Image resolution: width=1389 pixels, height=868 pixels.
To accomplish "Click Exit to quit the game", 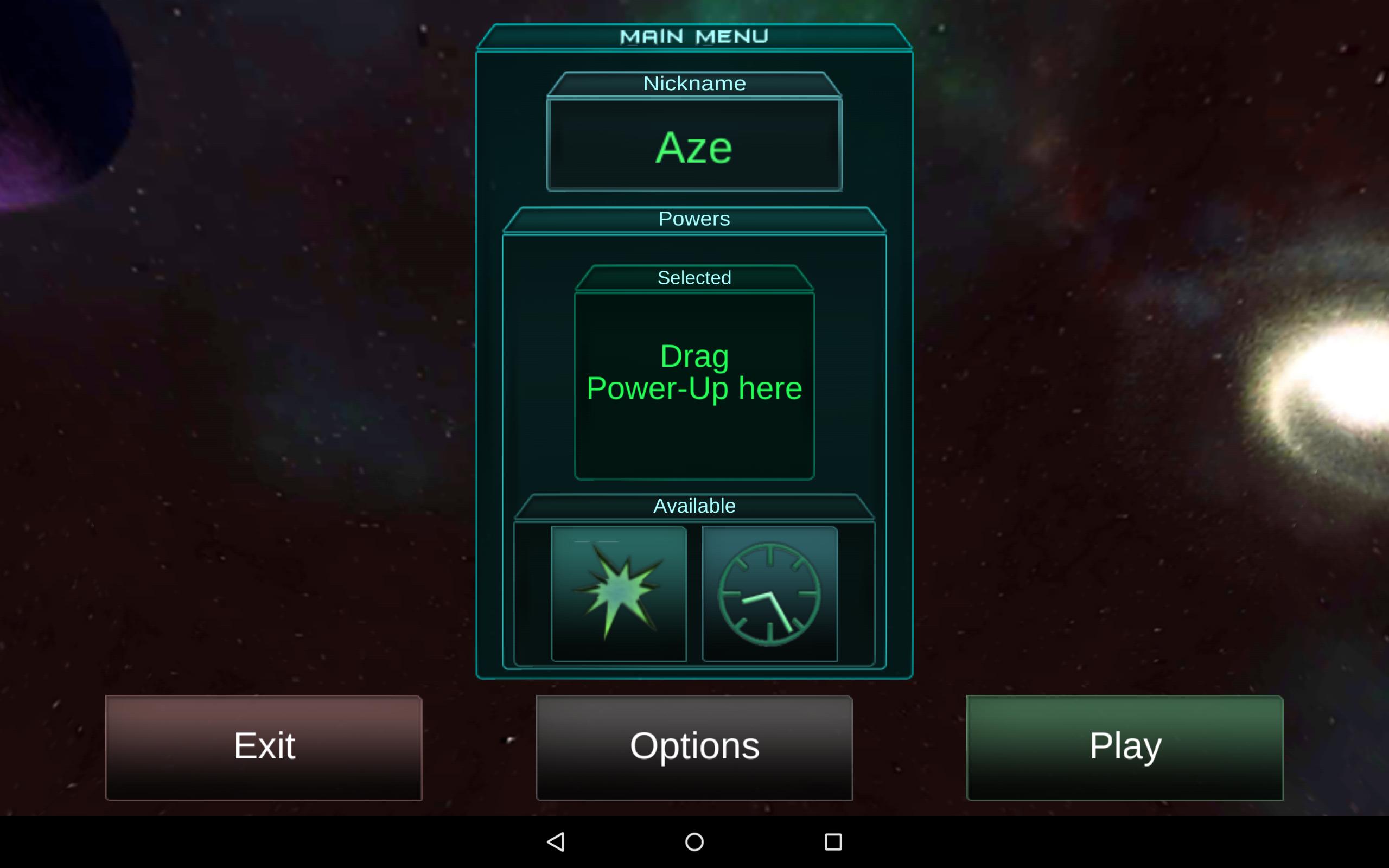I will (x=264, y=746).
